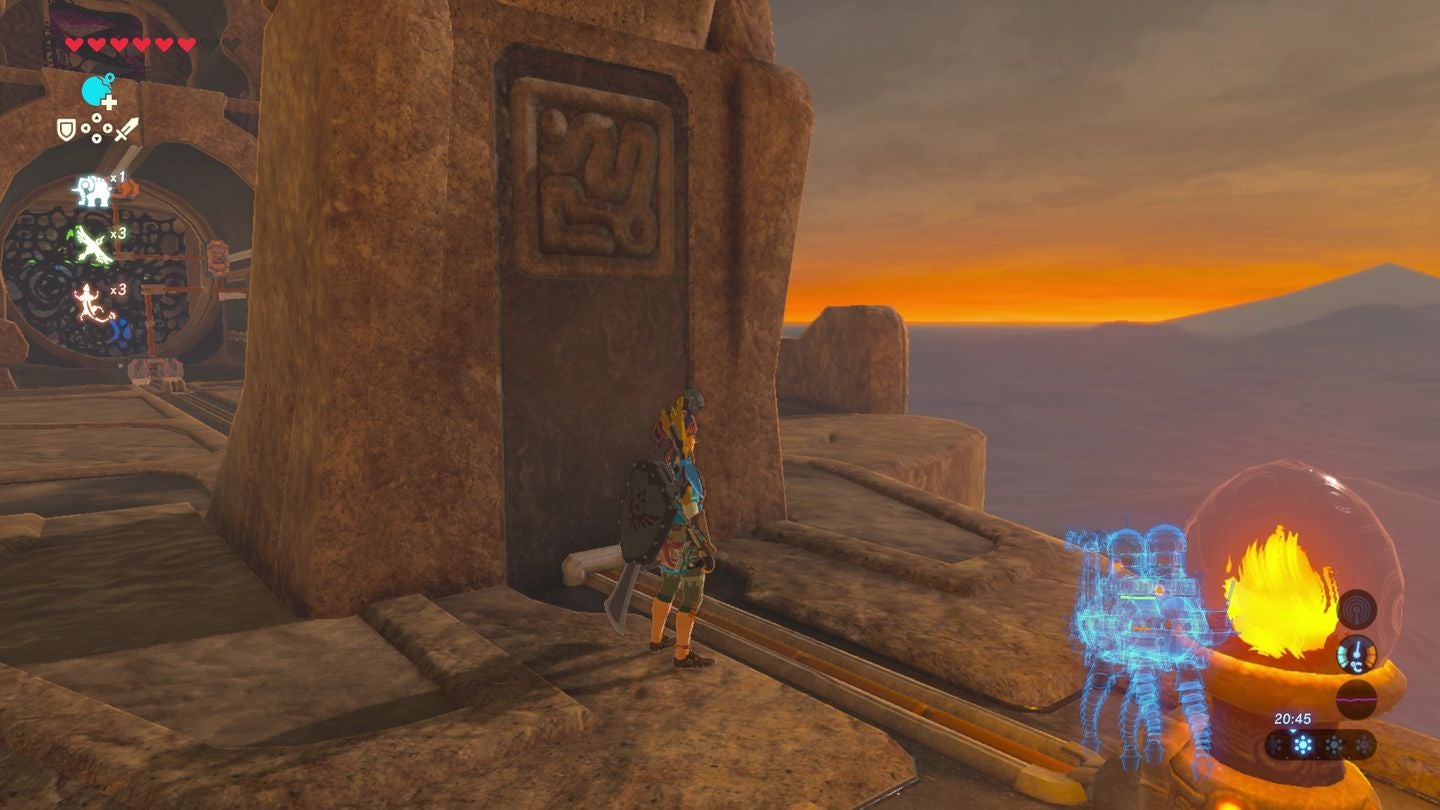
Task: Open the right D-pad weapon selector
Action: tap(108, 128)
